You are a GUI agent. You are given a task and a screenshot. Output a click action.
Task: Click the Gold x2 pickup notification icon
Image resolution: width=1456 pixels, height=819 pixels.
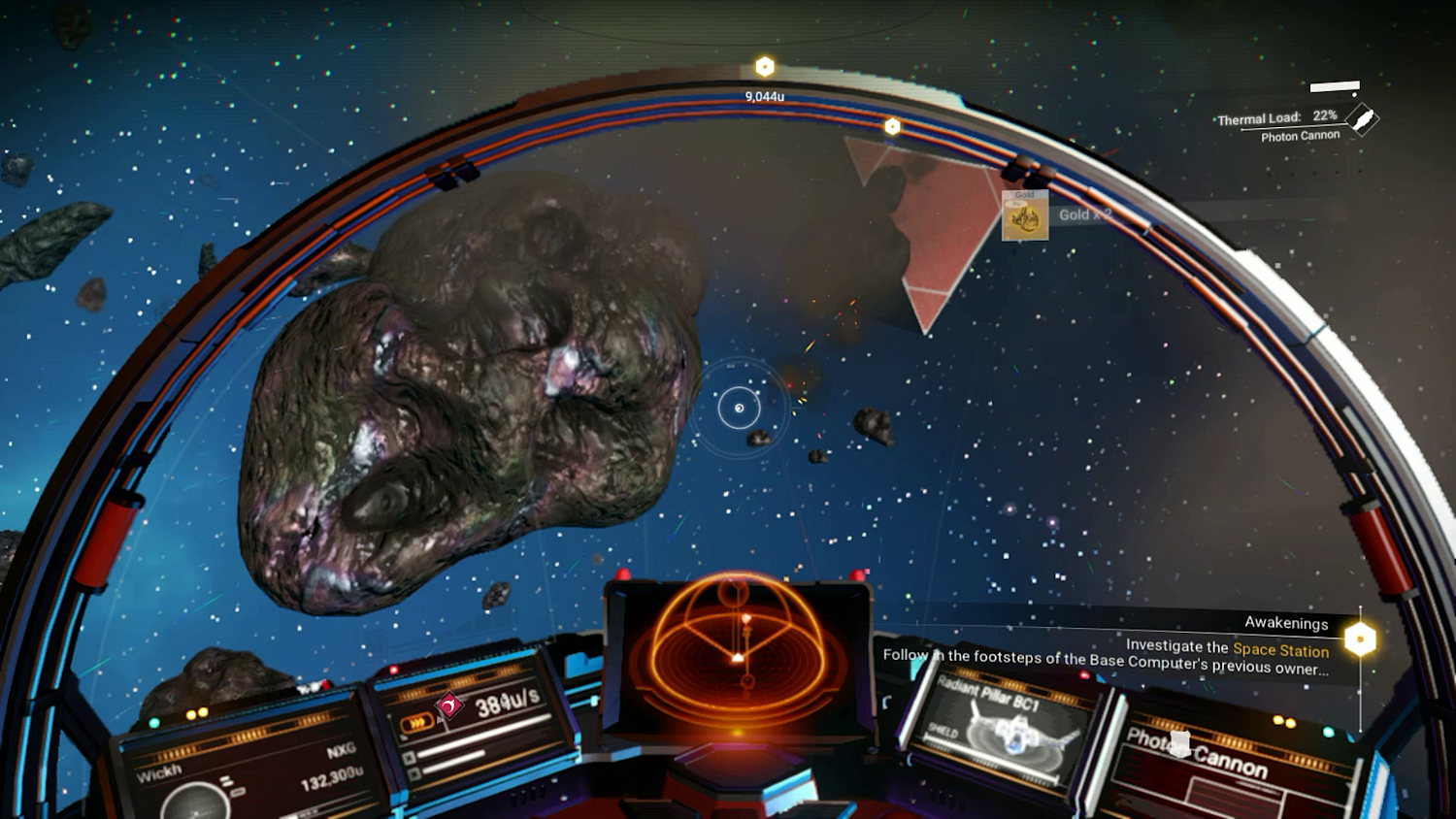point(1027,216)
